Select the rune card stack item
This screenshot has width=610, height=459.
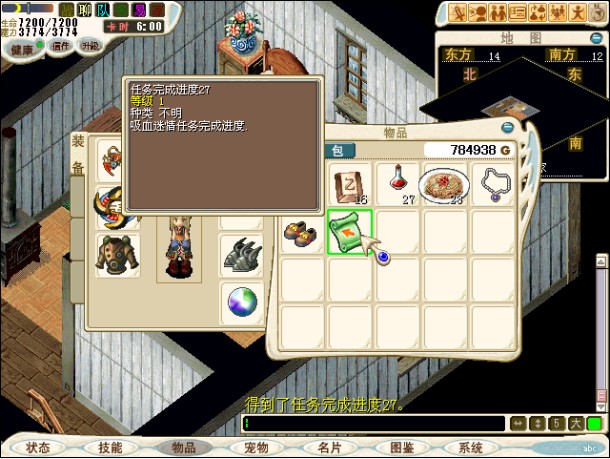[x=349, y=184]
